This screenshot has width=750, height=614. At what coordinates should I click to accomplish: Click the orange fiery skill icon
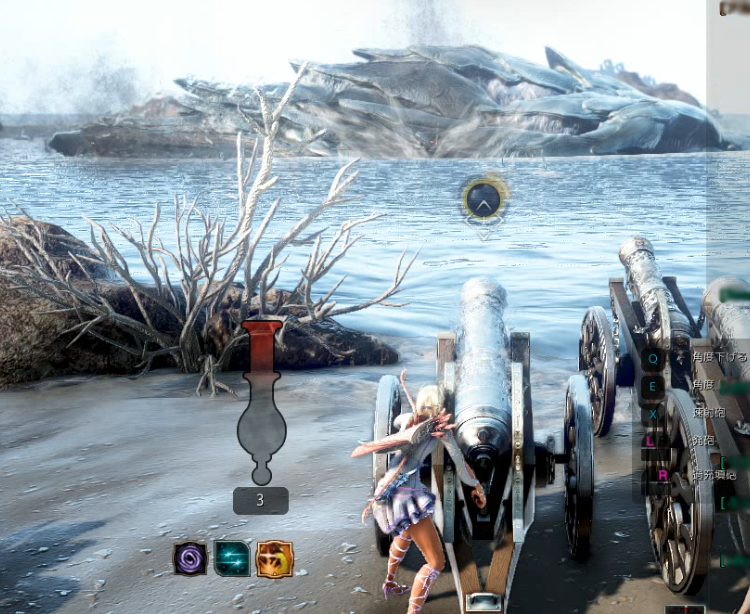pyautogui.click(x=275, y=558)
